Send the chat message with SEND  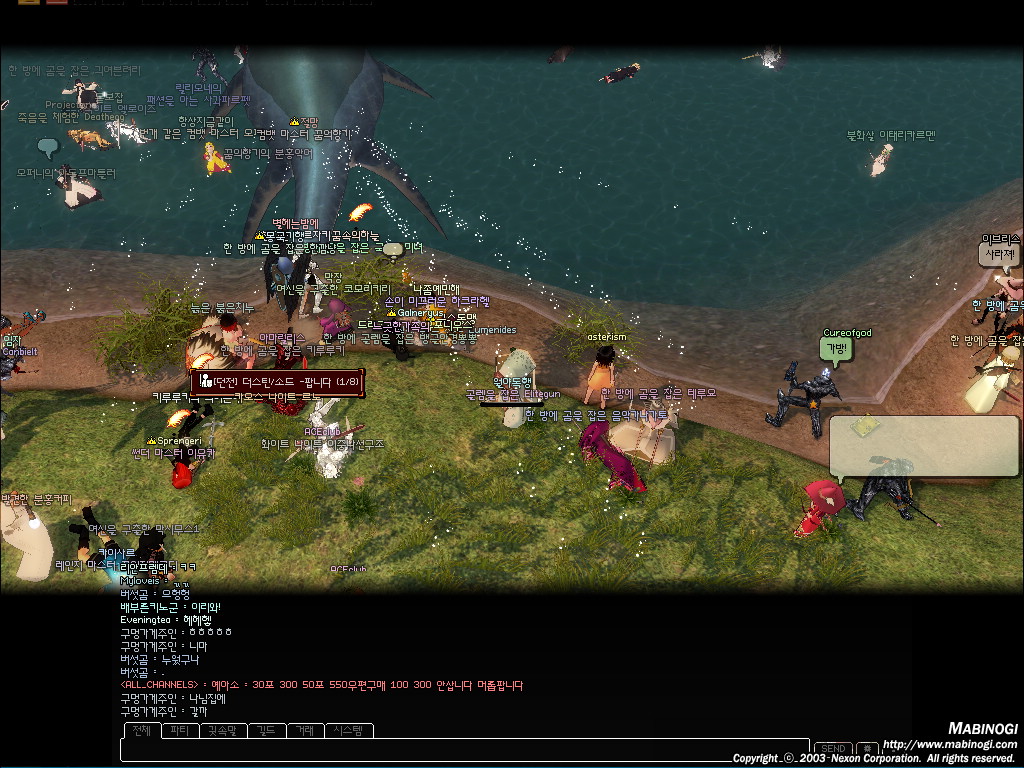(833, 749)
